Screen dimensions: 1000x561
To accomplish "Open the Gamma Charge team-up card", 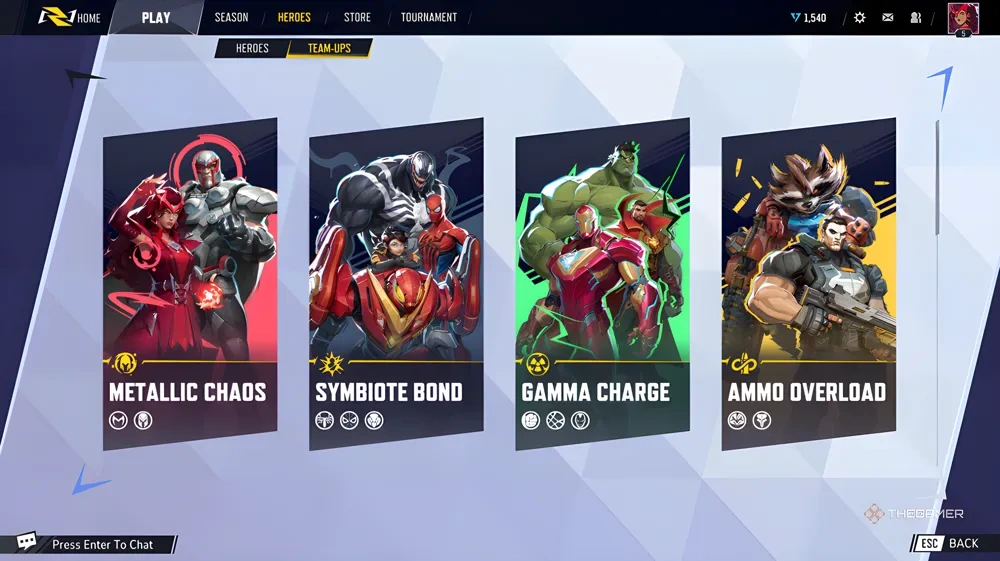I will (x=602, y=283).
